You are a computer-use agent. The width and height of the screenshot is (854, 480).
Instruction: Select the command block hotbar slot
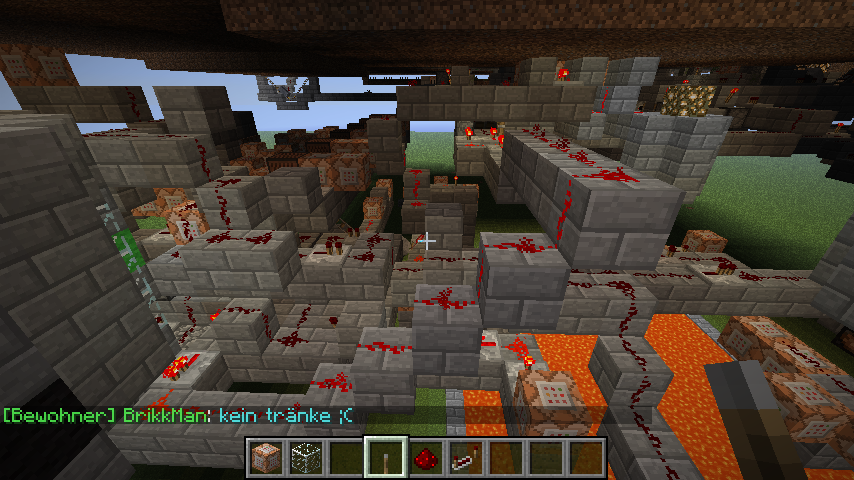click(266, 457)
